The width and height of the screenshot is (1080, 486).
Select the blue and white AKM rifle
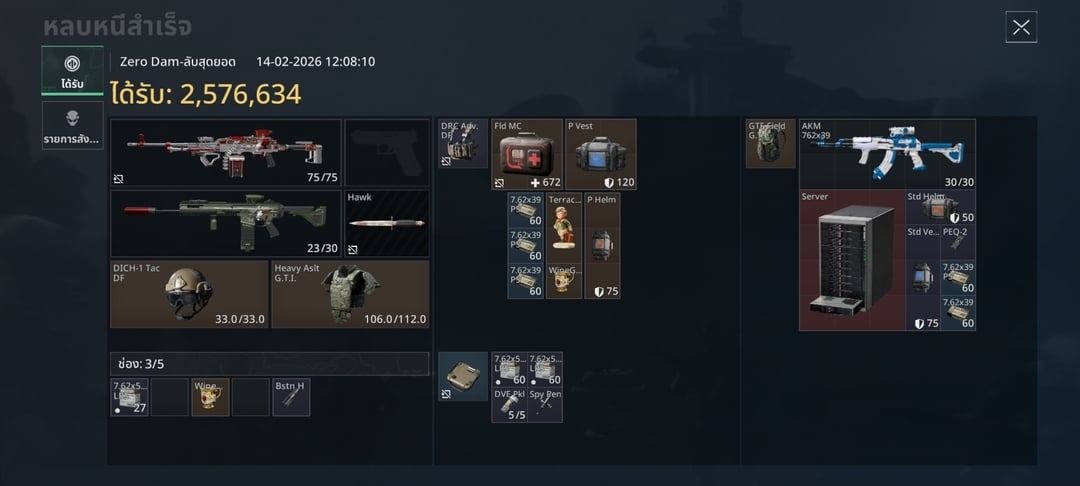[x=888, y=155]
